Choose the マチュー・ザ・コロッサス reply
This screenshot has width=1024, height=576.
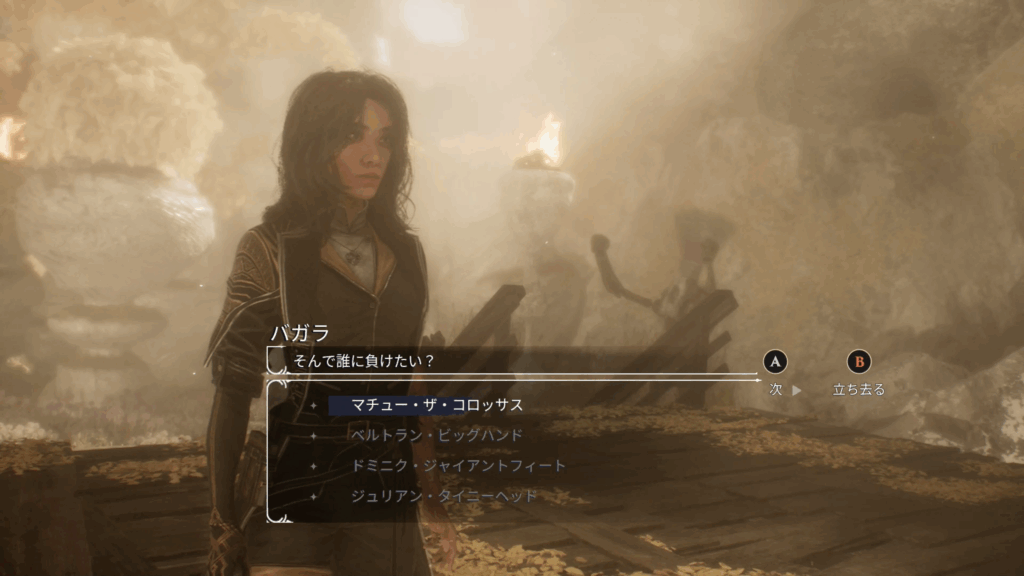coord(437,405)
